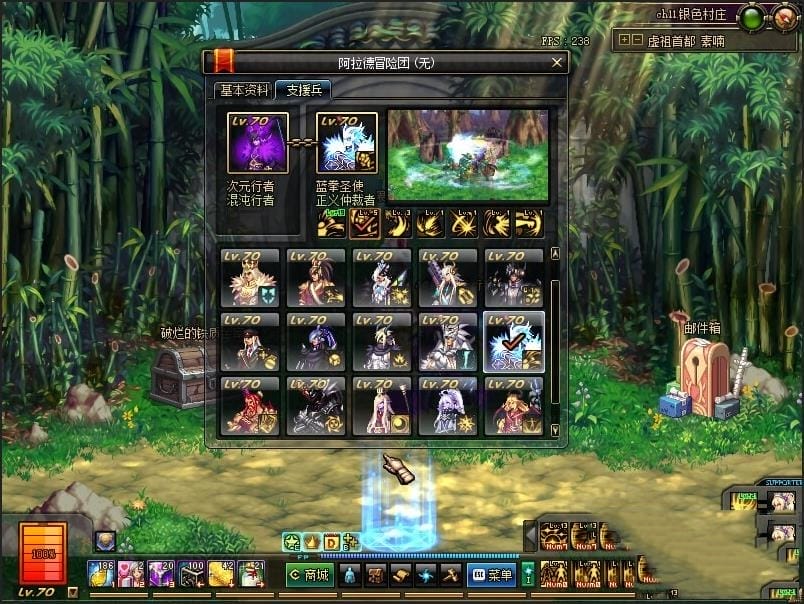Open the 菜单 menu button
Image resolution: width=804 pixels, height=604 pixels.
point(491,575)
